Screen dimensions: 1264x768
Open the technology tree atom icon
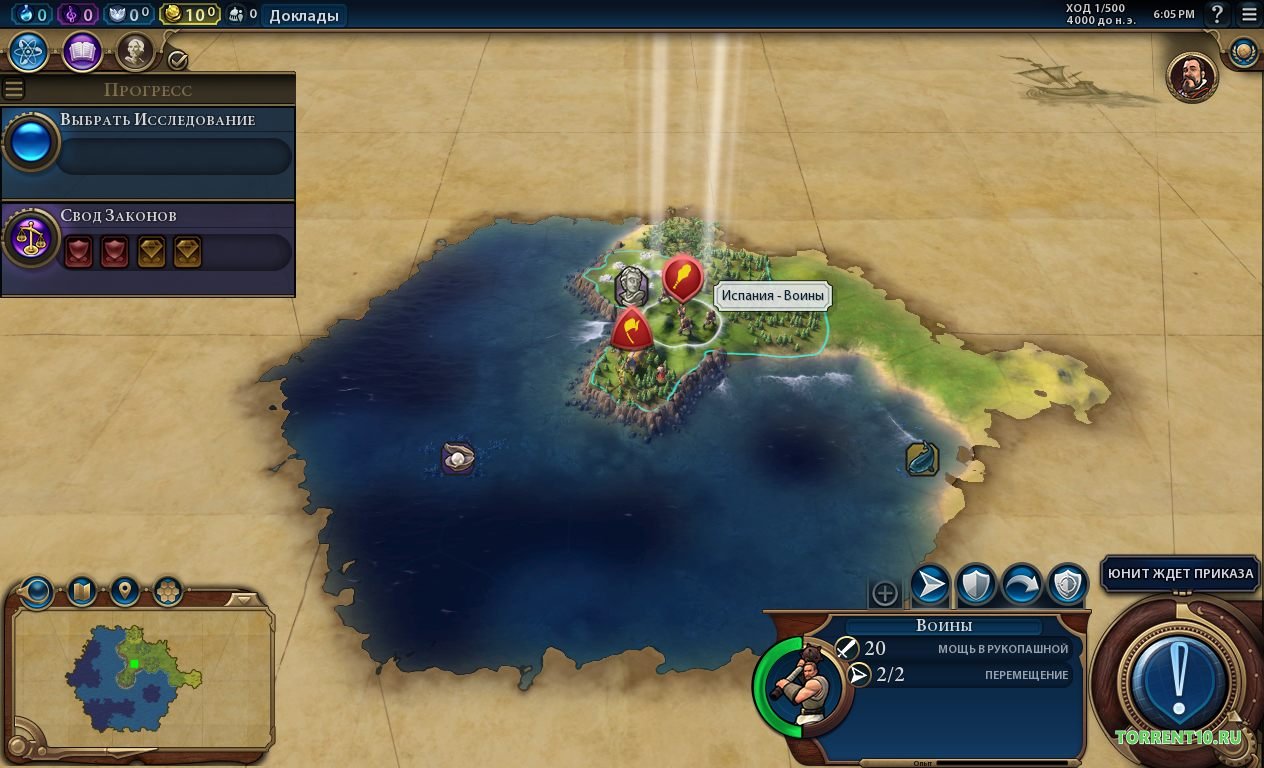(x=29, y=52)
